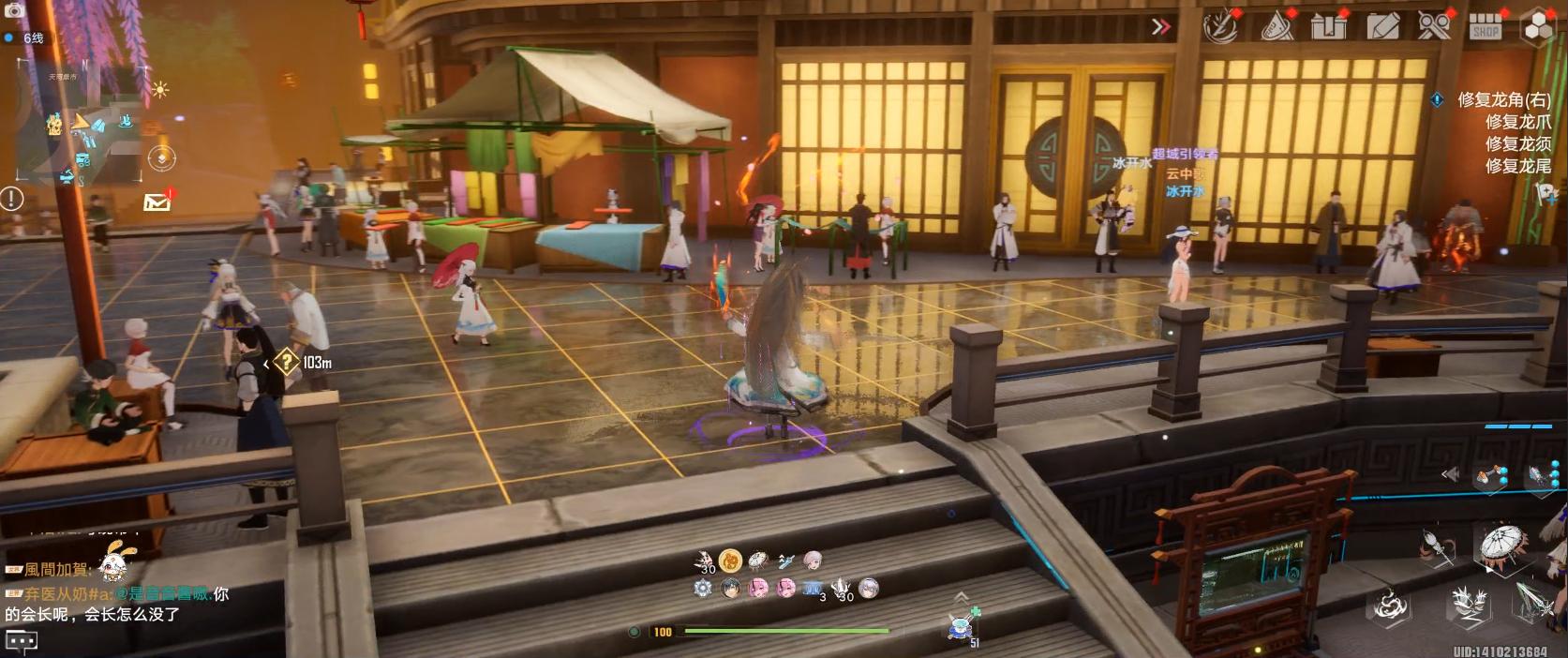The image size is (1568, 658).
Task: Click the camera screenshot icon
Action: coord(14,11)
